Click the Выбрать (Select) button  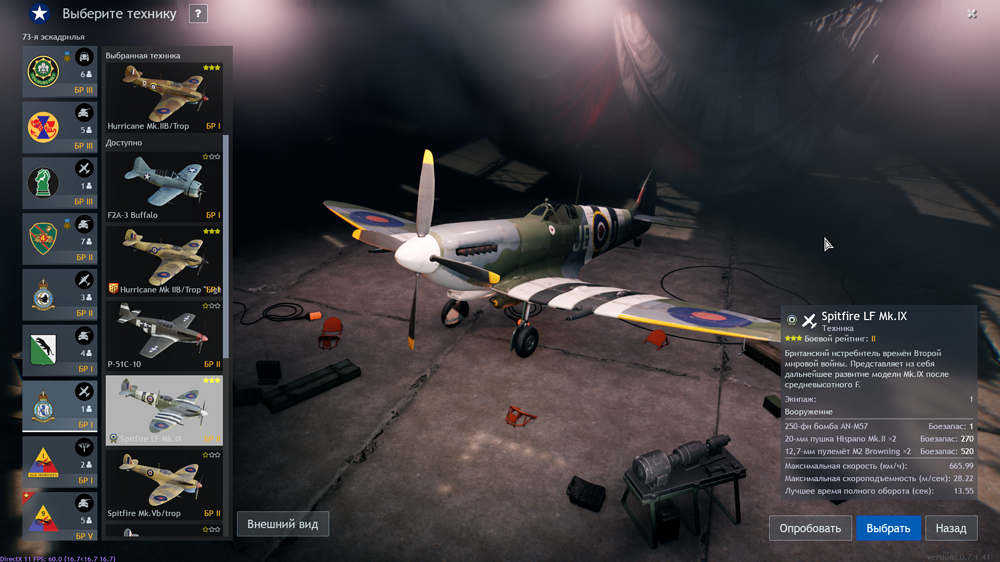pos(888,528)
